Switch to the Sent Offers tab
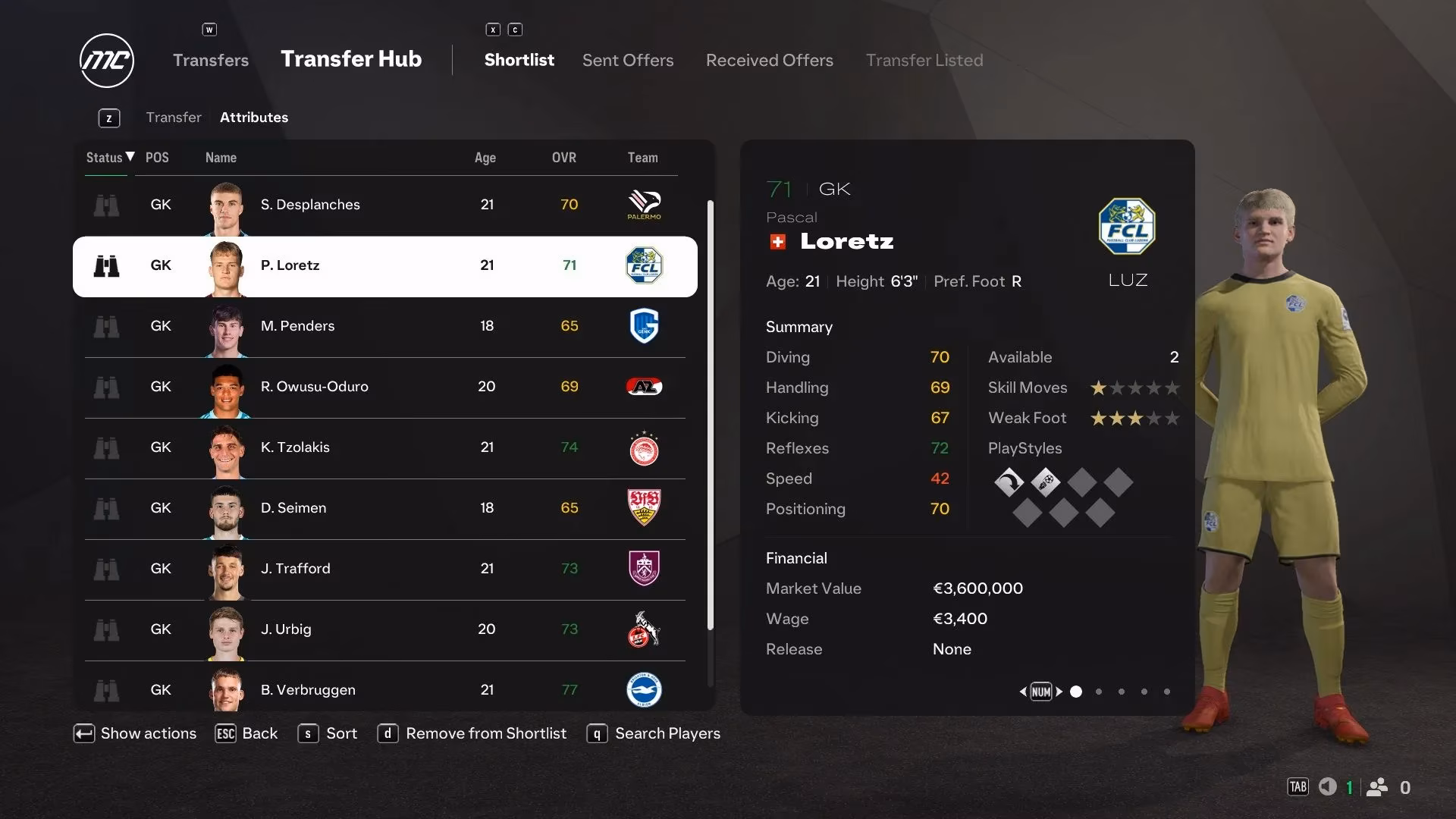The image size is (1456, 819). (627, 60)
